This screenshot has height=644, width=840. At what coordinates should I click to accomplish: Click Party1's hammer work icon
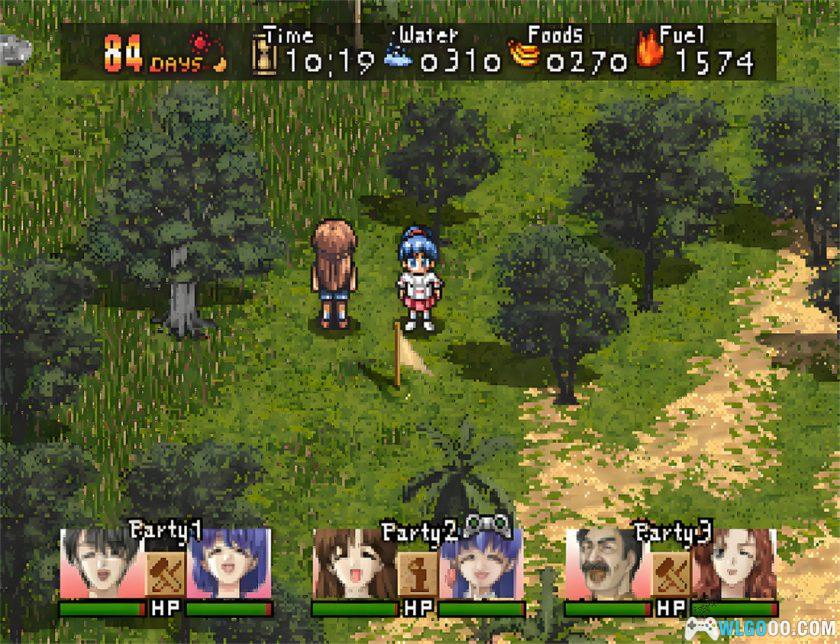click(164, 573)
